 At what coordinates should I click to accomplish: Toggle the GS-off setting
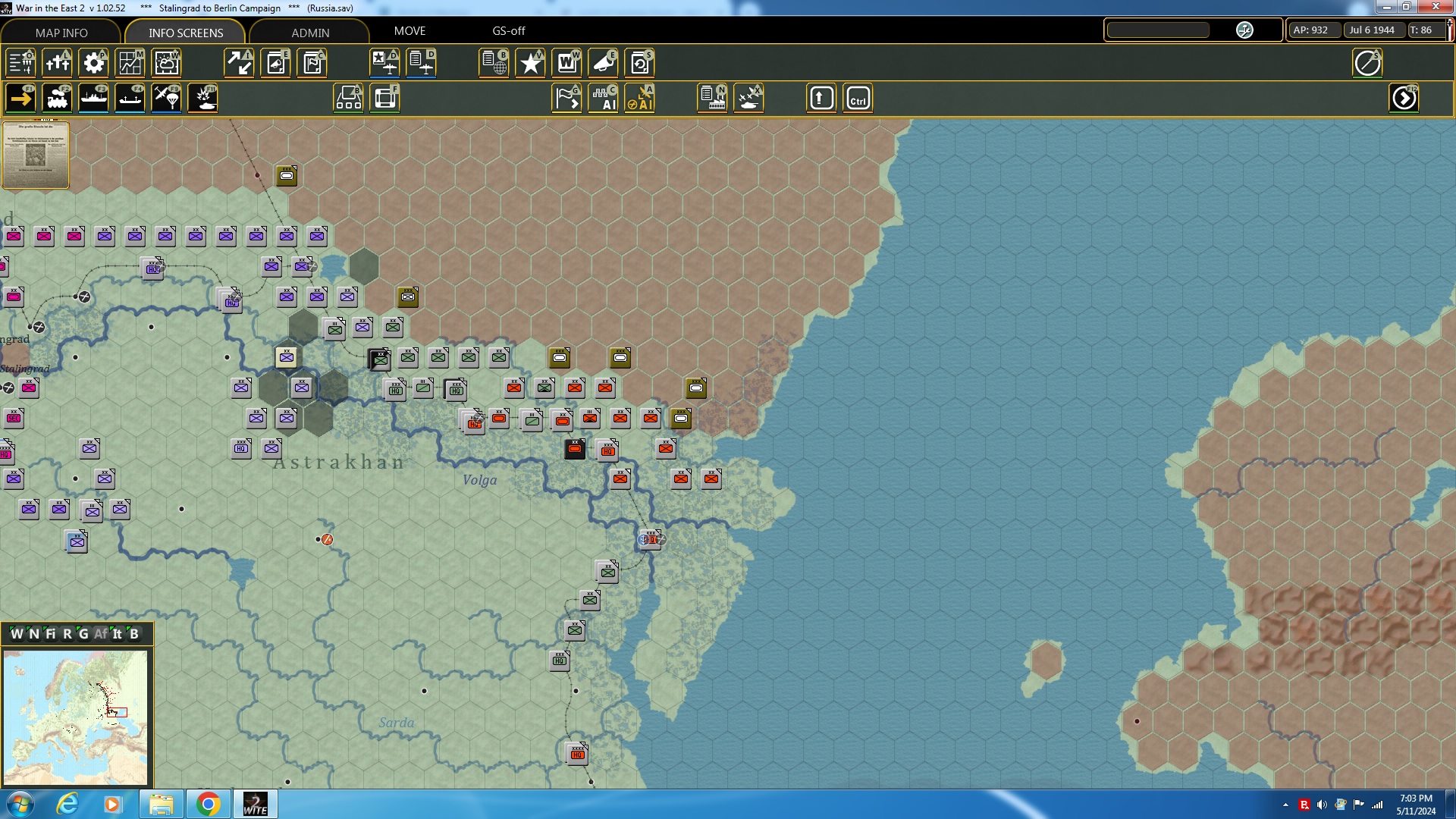tap(508, 31)
